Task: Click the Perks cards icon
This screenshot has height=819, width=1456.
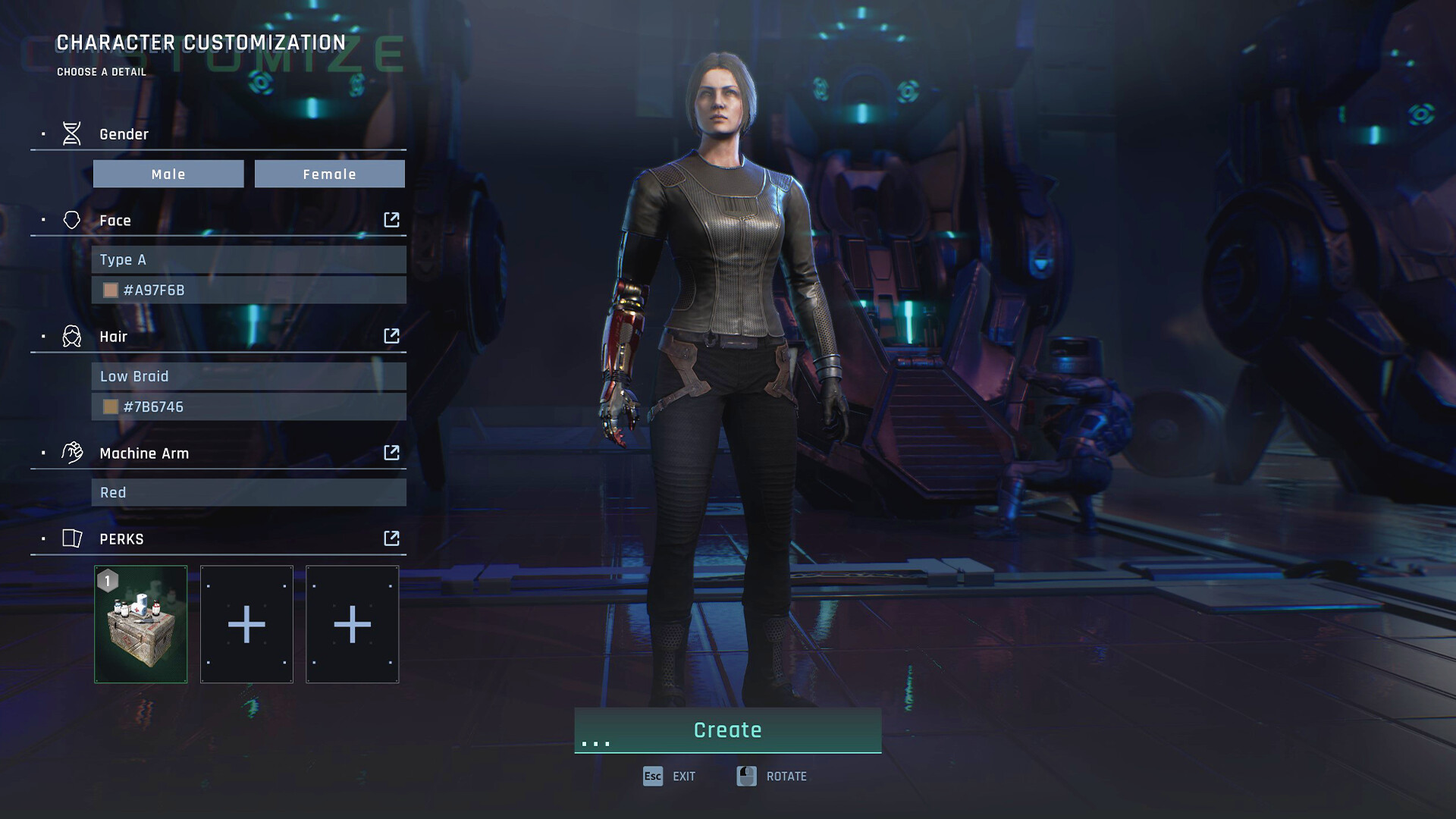Action: click(72, 538)
